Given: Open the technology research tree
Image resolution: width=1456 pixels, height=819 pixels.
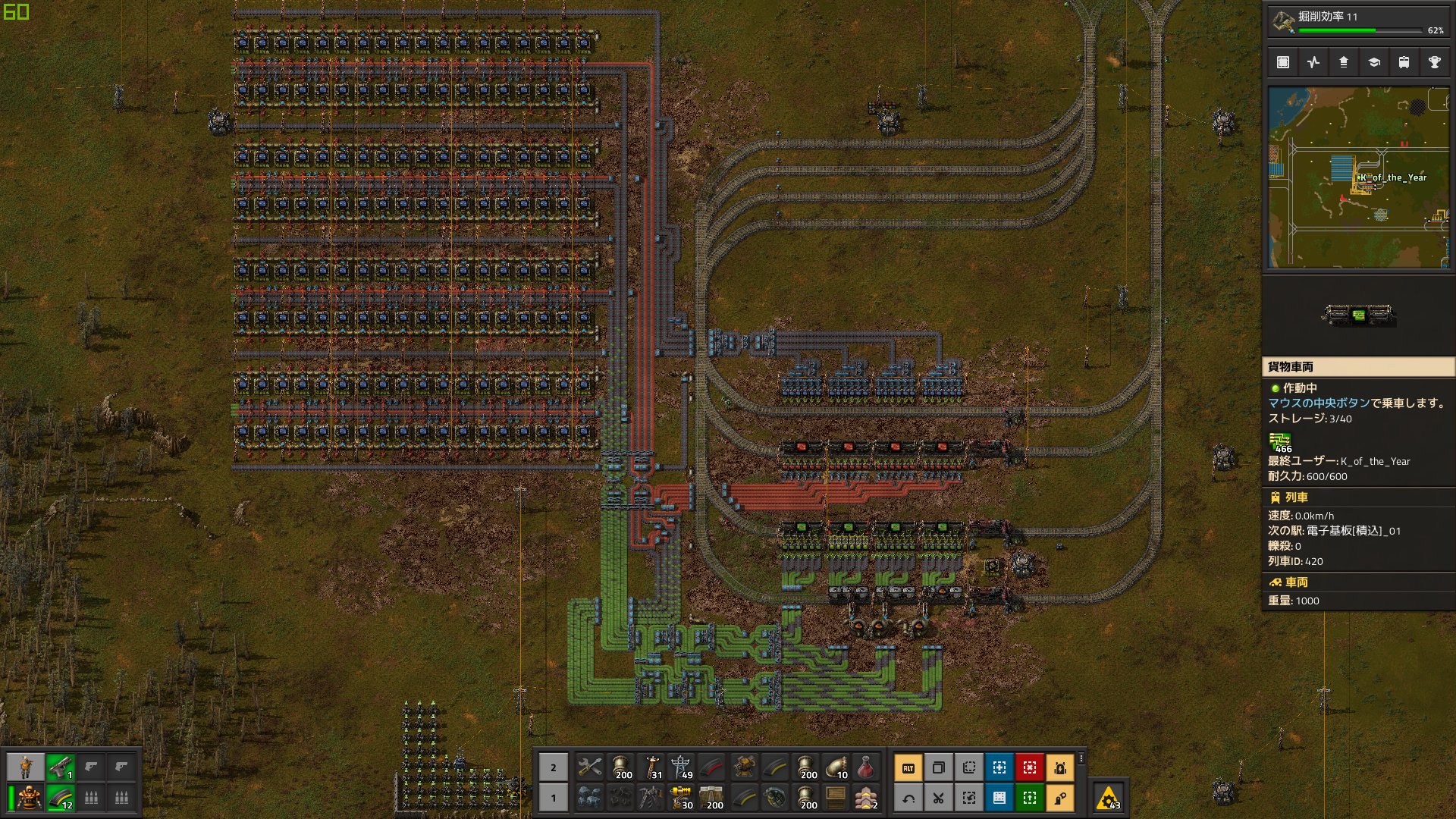Looking at the screenshot, I should (1374, 62).
